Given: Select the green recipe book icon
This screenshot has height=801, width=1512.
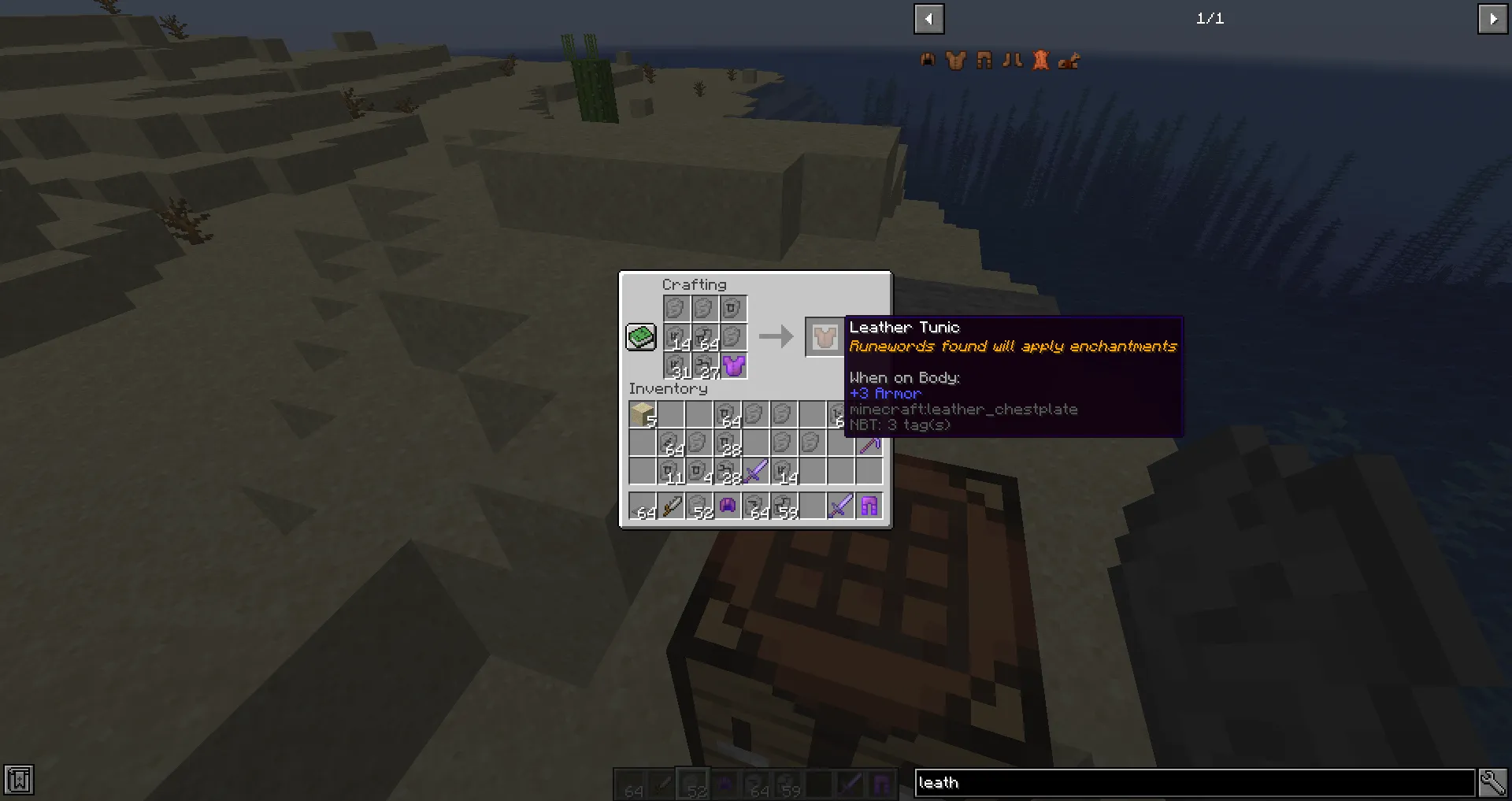Looking at the screenshot, I should tap(640, 336).
